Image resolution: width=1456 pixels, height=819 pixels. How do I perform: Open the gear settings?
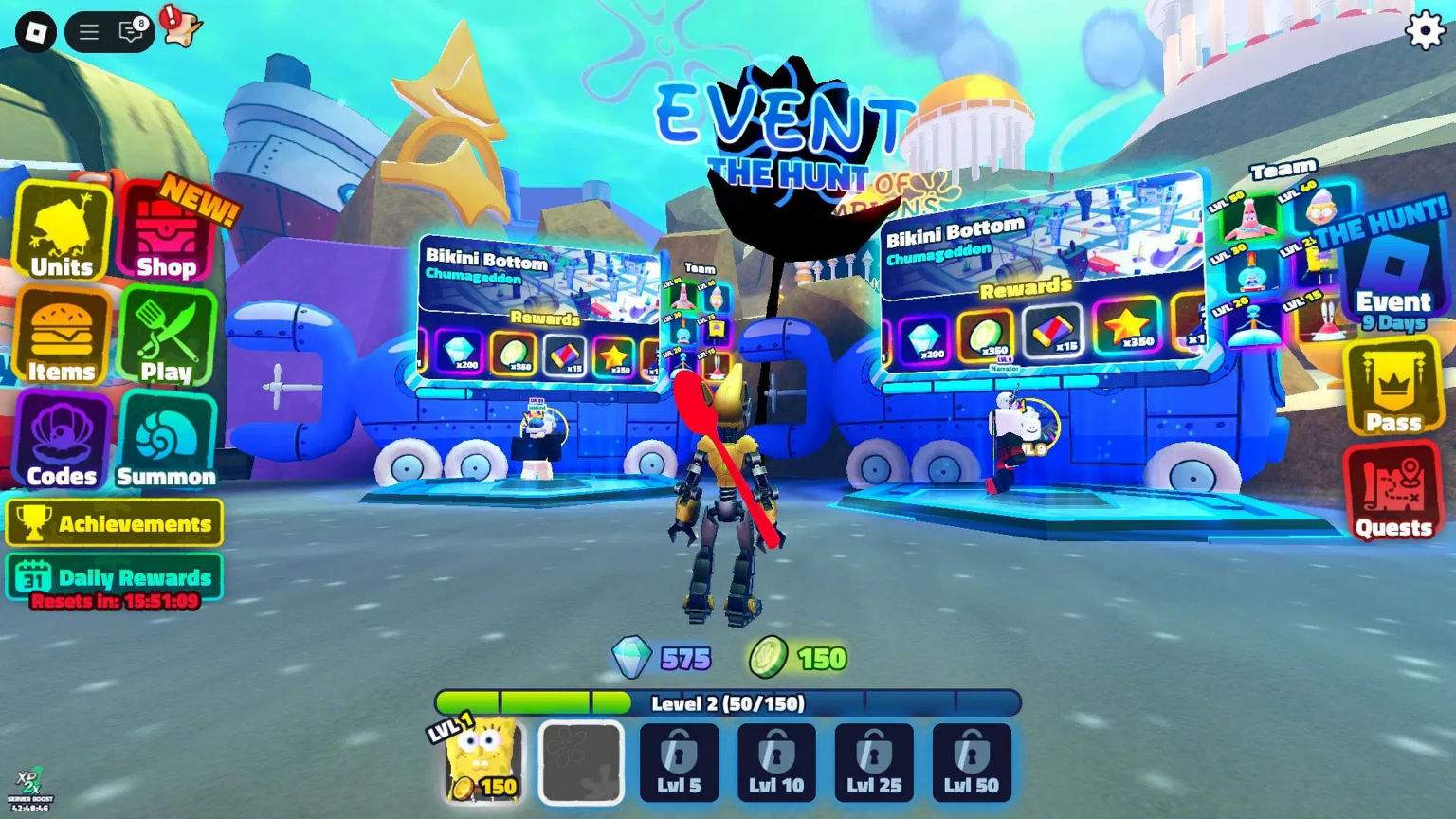(1424, 31)
